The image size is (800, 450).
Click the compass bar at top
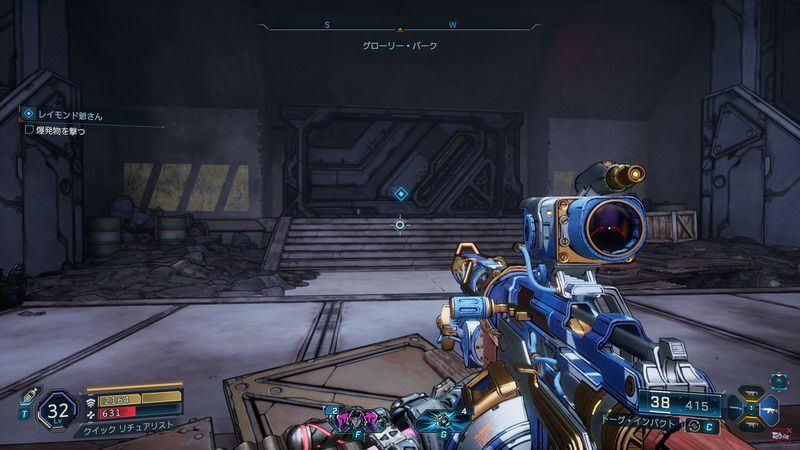point(400,26)
